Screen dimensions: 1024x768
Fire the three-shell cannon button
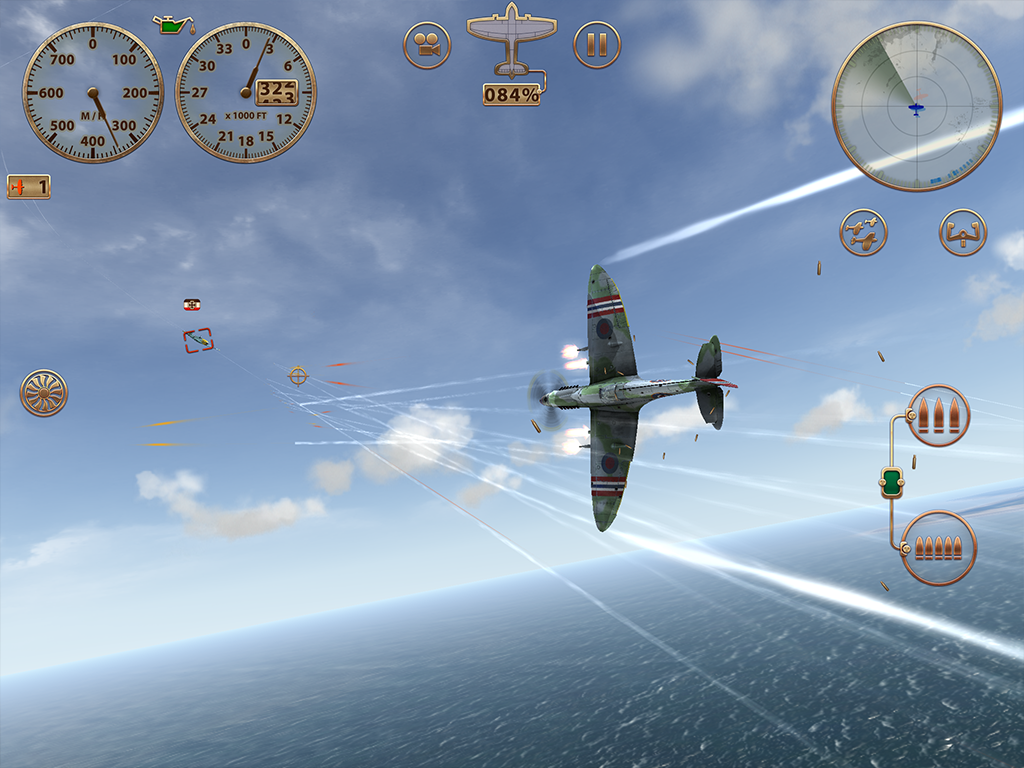[x=939, y=415]
